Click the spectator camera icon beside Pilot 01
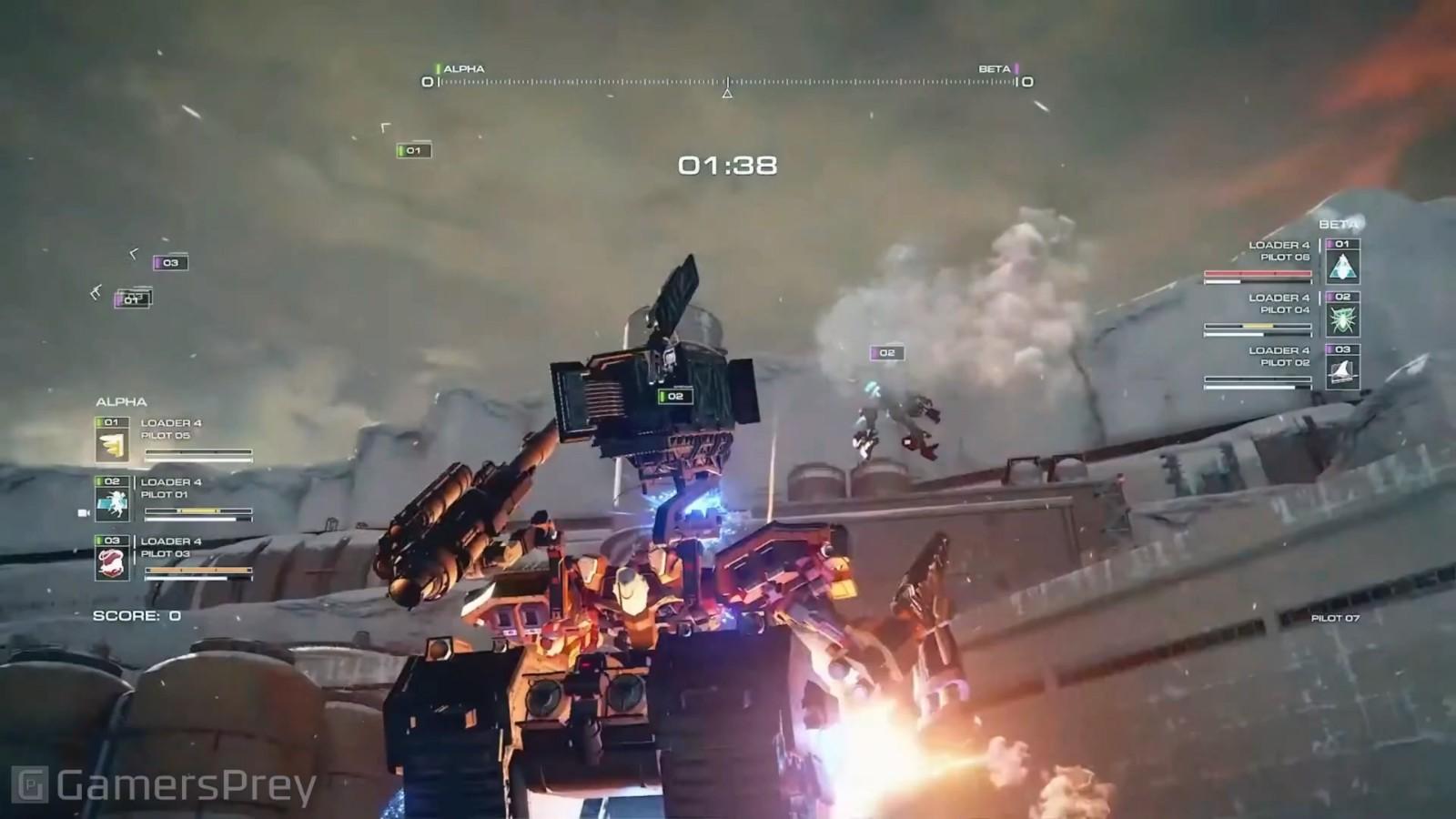This screenshot has height=819, width=1456. click(84, 513)
